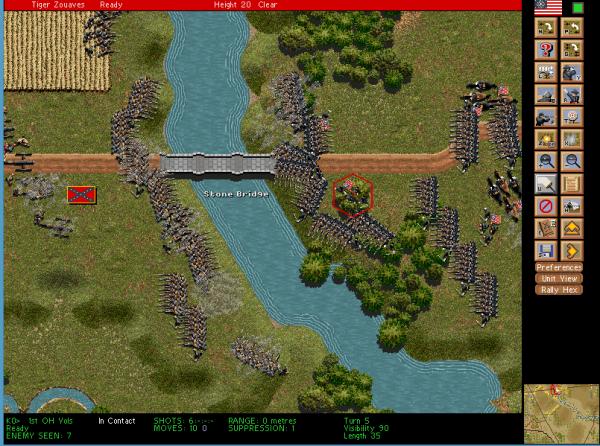Screen dimensions: 600x446
Task: Select the highlighted unit in the red hexagon
Action: click(x=351, y=194)
